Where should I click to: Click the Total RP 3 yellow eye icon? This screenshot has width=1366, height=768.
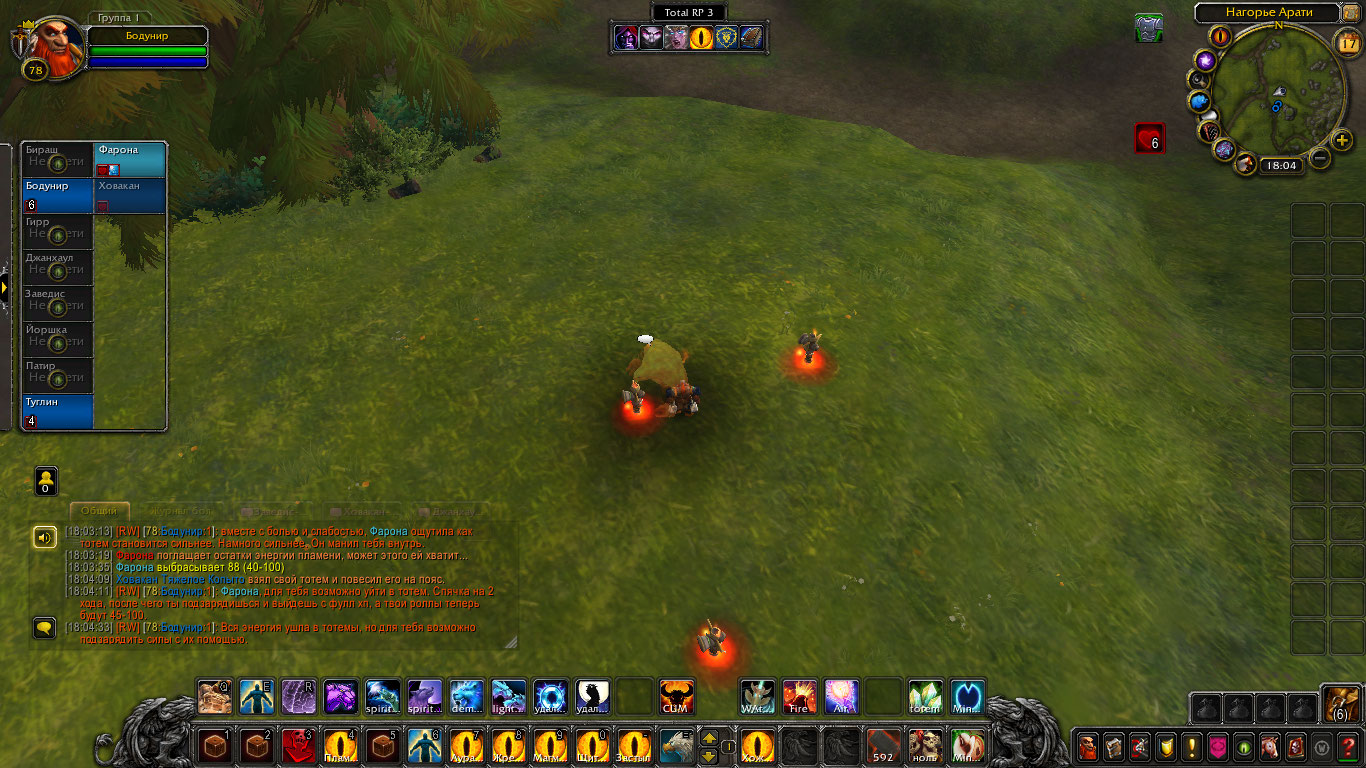(703, 38)
